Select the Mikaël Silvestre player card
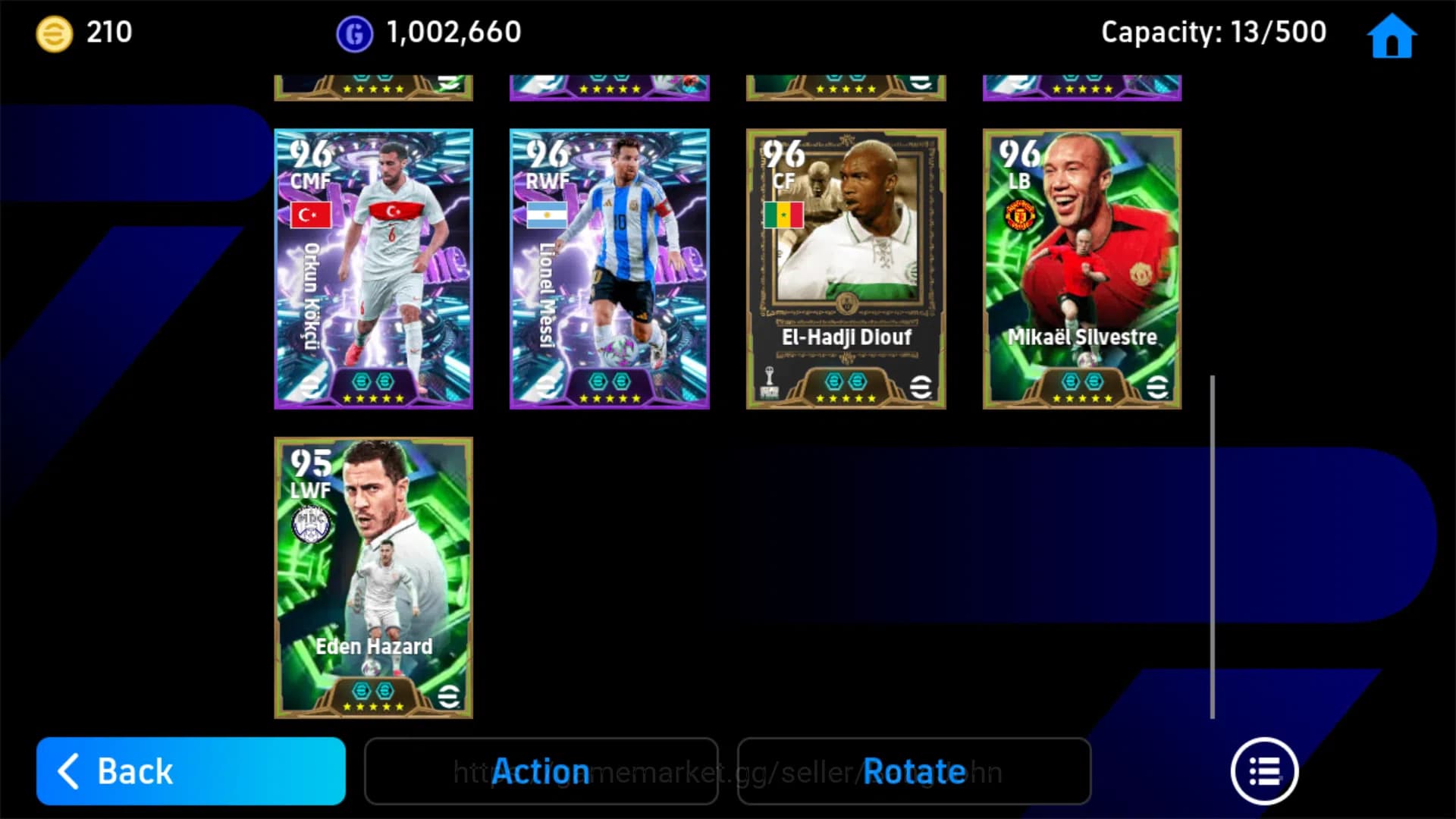Screen dimensions: 1456x819 point(1081,269)
